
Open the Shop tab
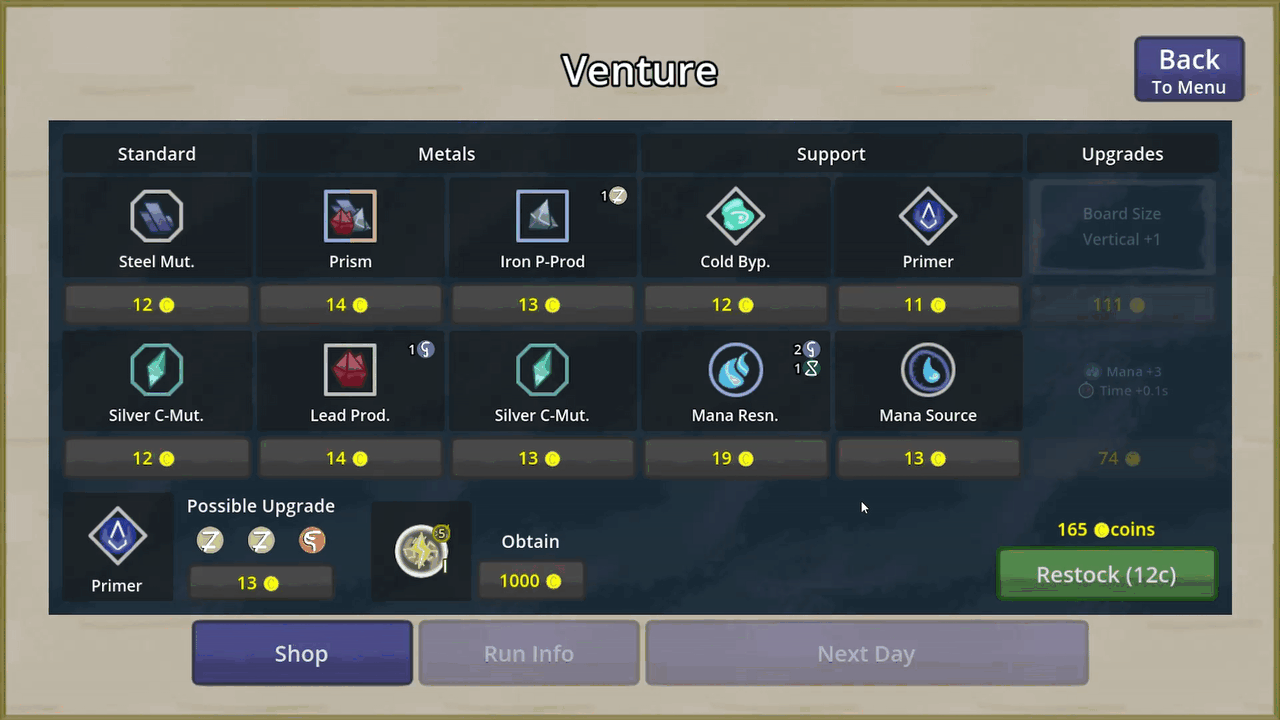click(302, 654)
